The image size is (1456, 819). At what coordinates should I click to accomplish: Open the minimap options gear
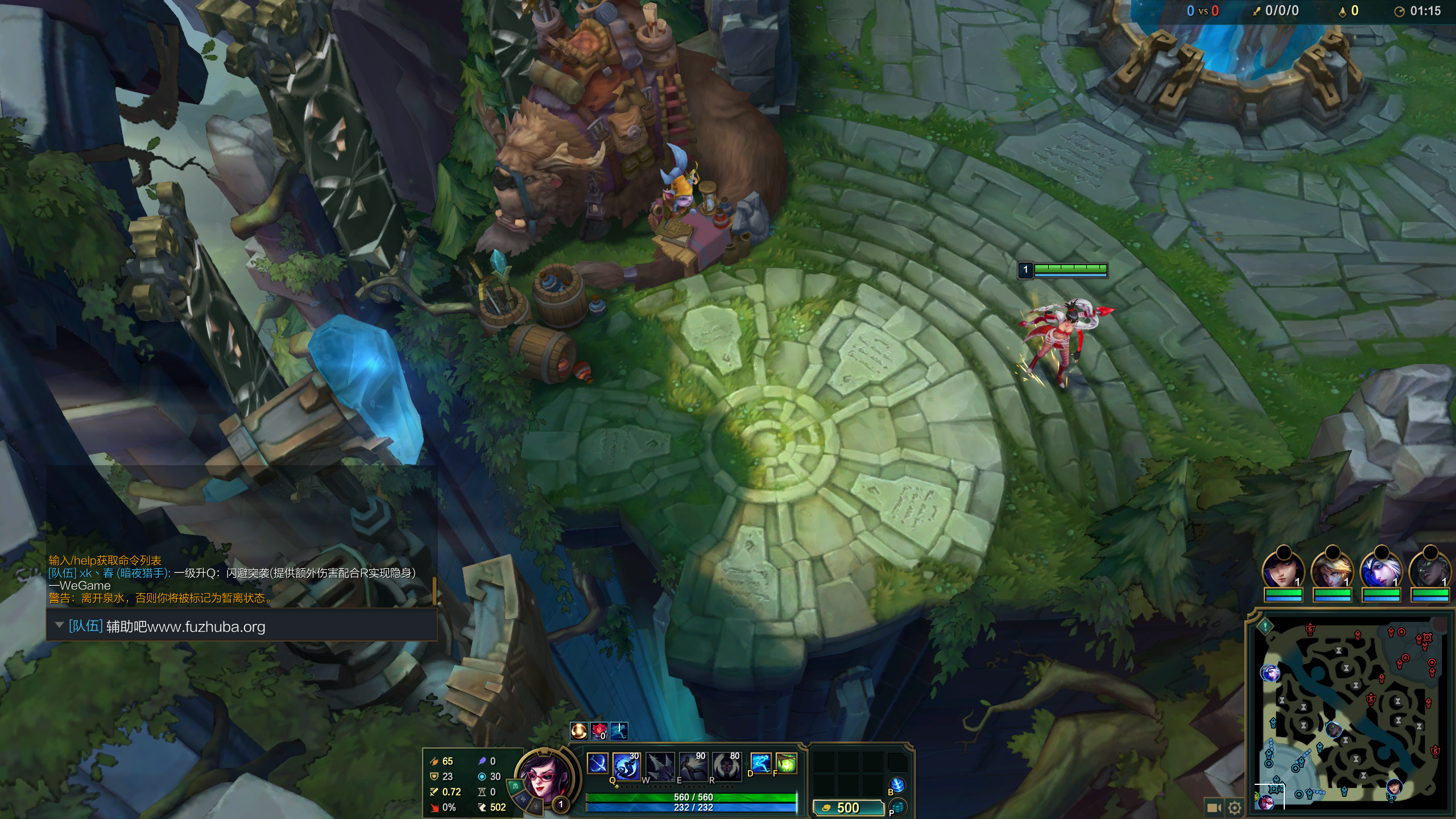click(1234, 808)
